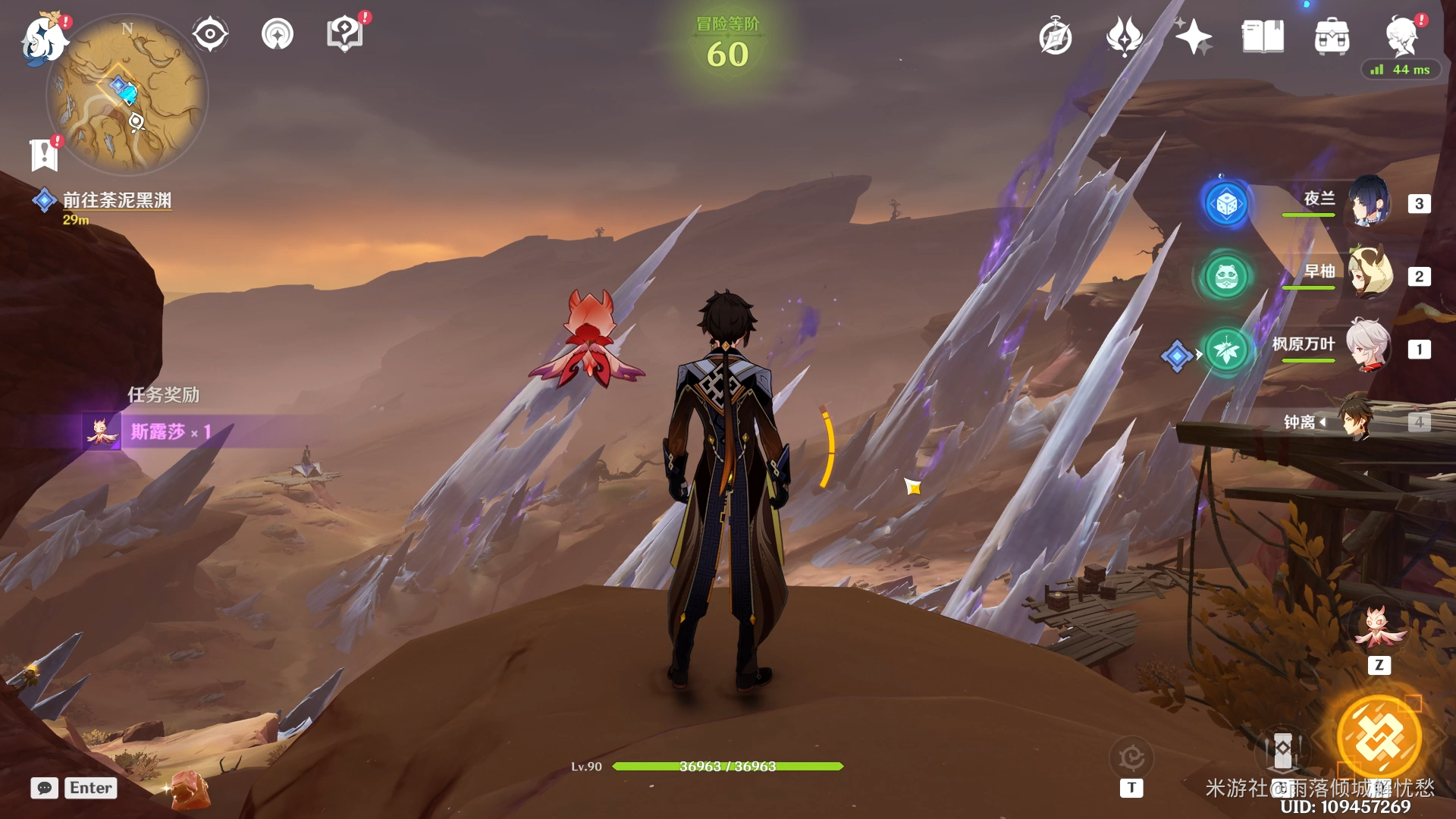Activate Zhongli's golden elemental burst
Screen dimensions: 1456x819
tap(1378, 737)
